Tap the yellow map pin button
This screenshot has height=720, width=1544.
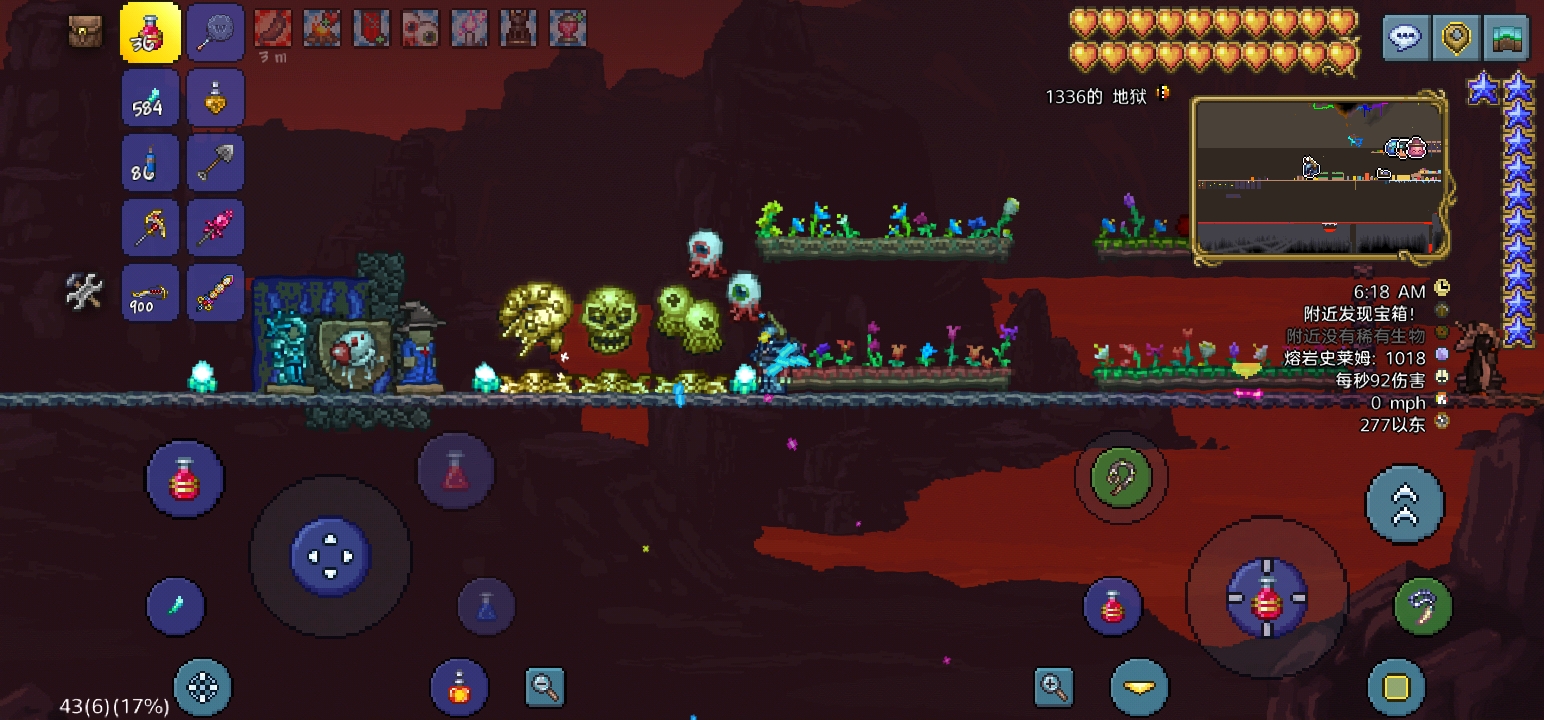pos(1456,38)
